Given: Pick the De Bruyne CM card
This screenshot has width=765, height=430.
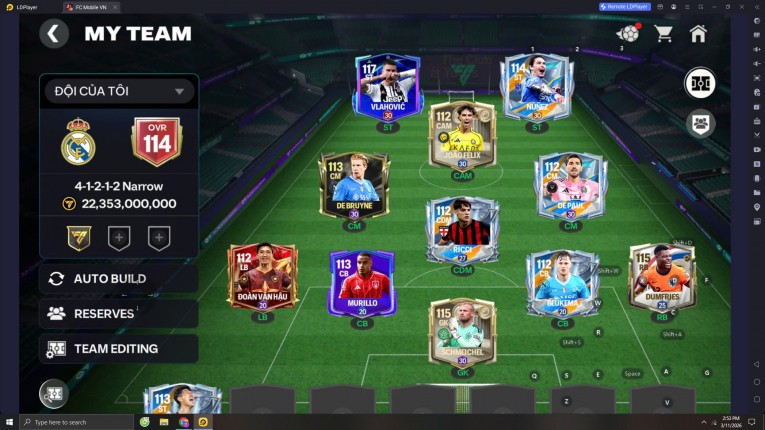Looking at the screenshot, I should pyautogui.click(x=354, y=186).
